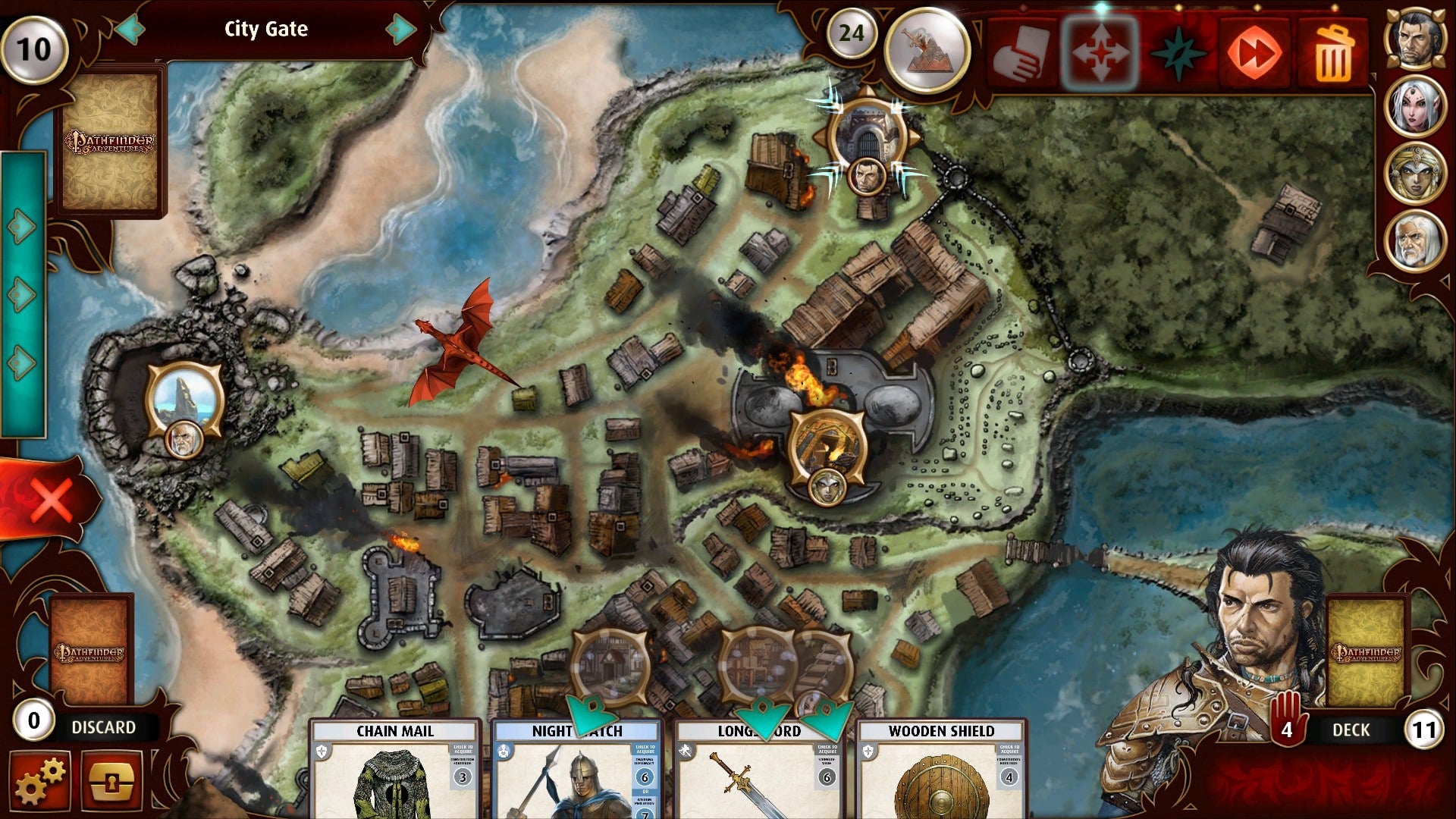
Task: Go to the next location with right arrow
Action: point(400,30)
